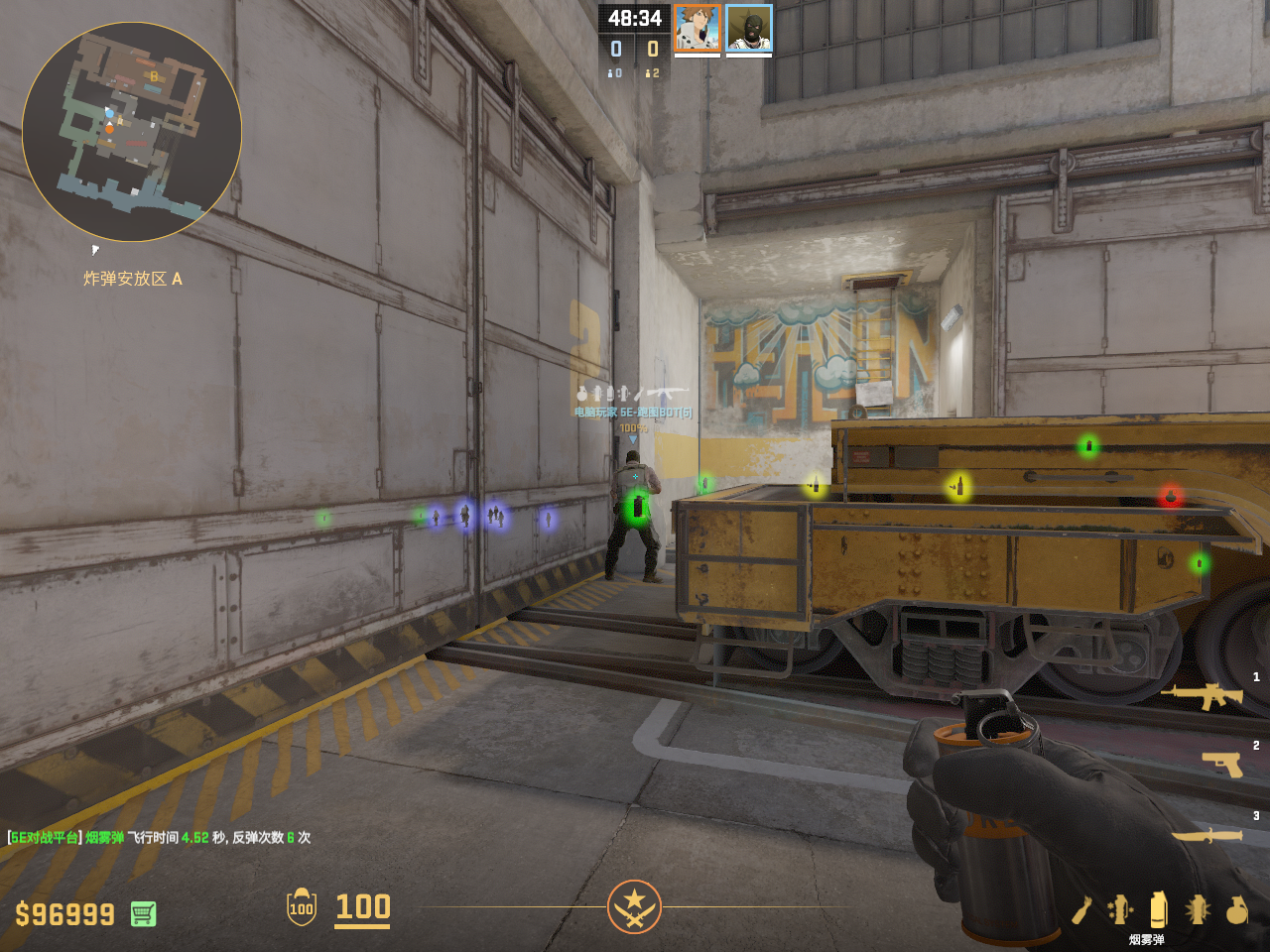
Task: Switch to the pistol in slot 2
Action: click(x=1222, y=764)
